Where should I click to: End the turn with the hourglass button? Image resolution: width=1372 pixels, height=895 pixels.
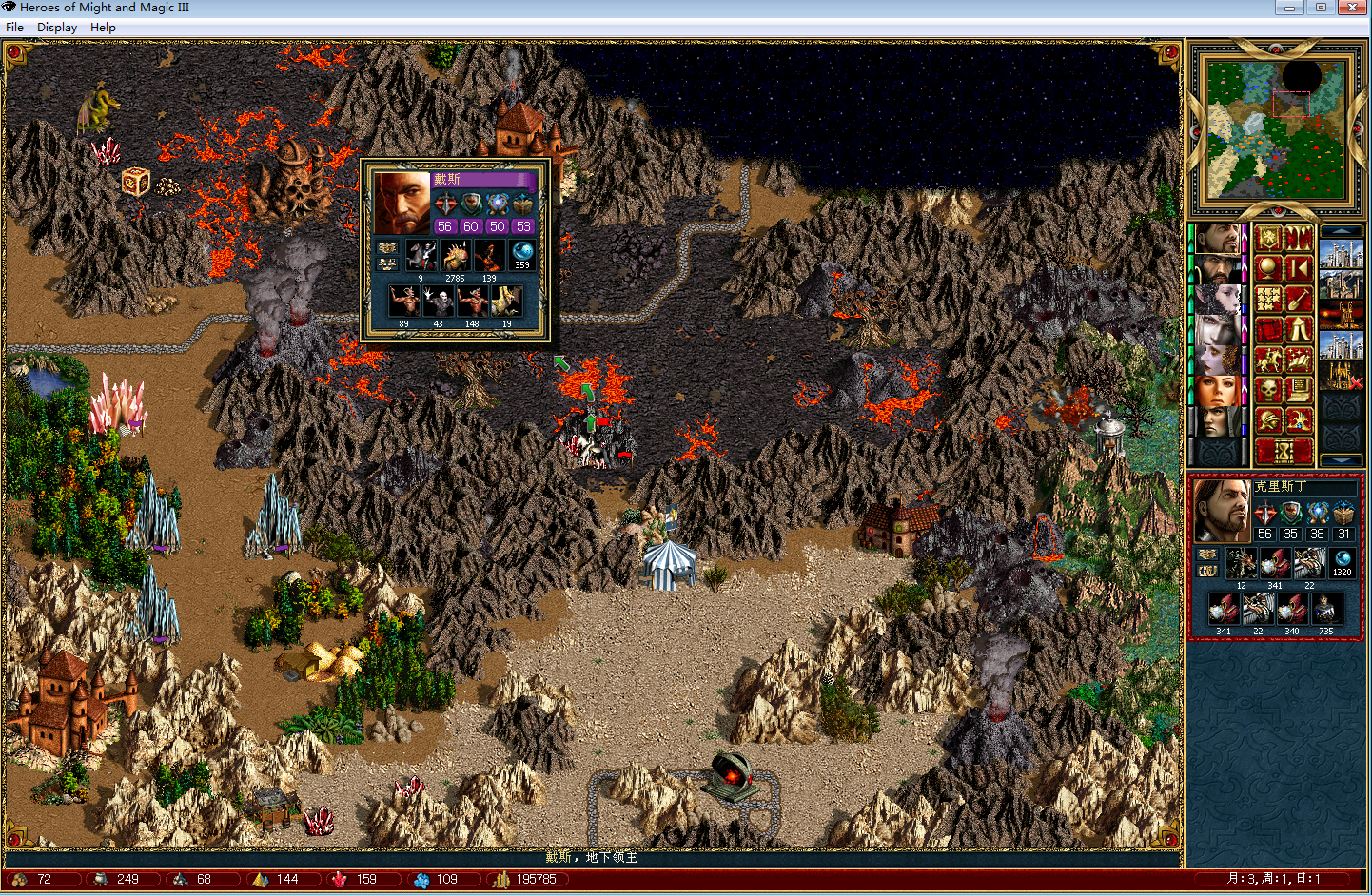(1283, 451)
